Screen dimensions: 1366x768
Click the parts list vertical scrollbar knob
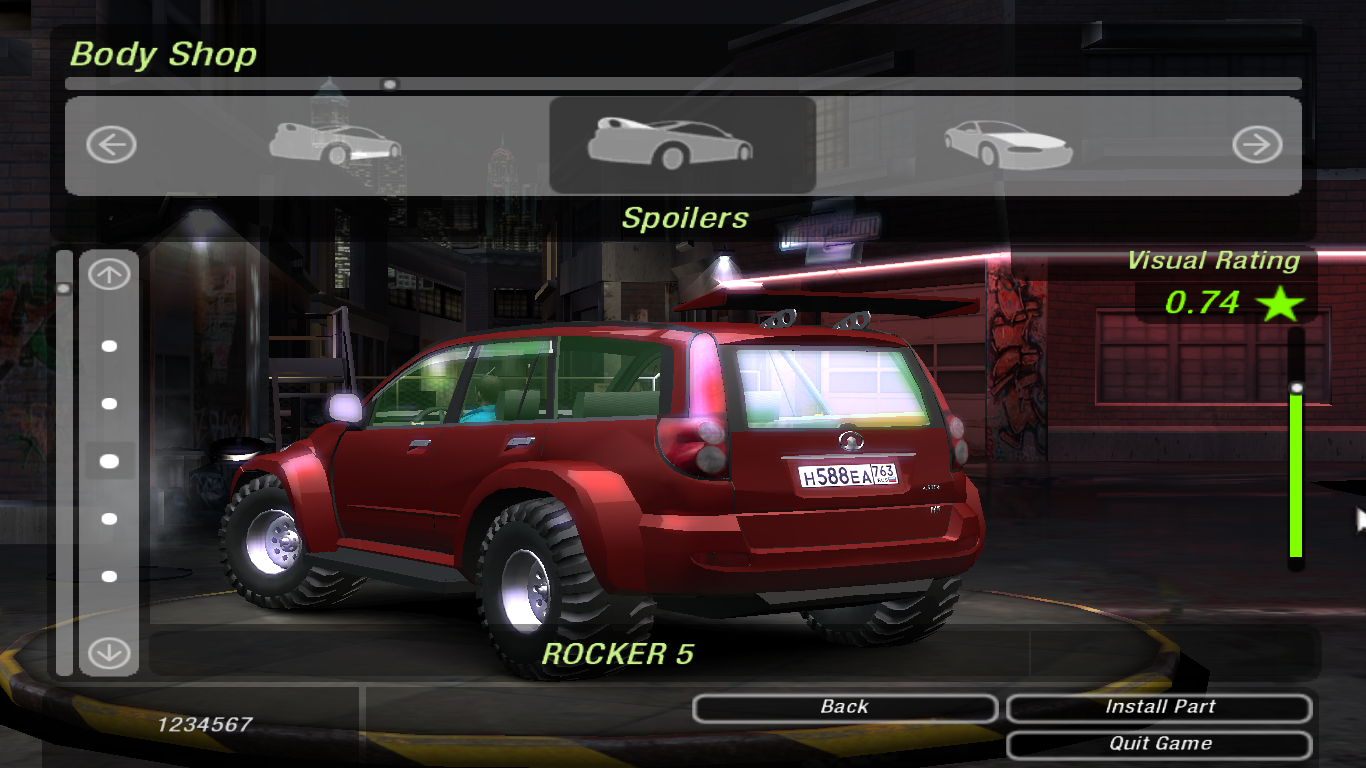tap(64, 289)
